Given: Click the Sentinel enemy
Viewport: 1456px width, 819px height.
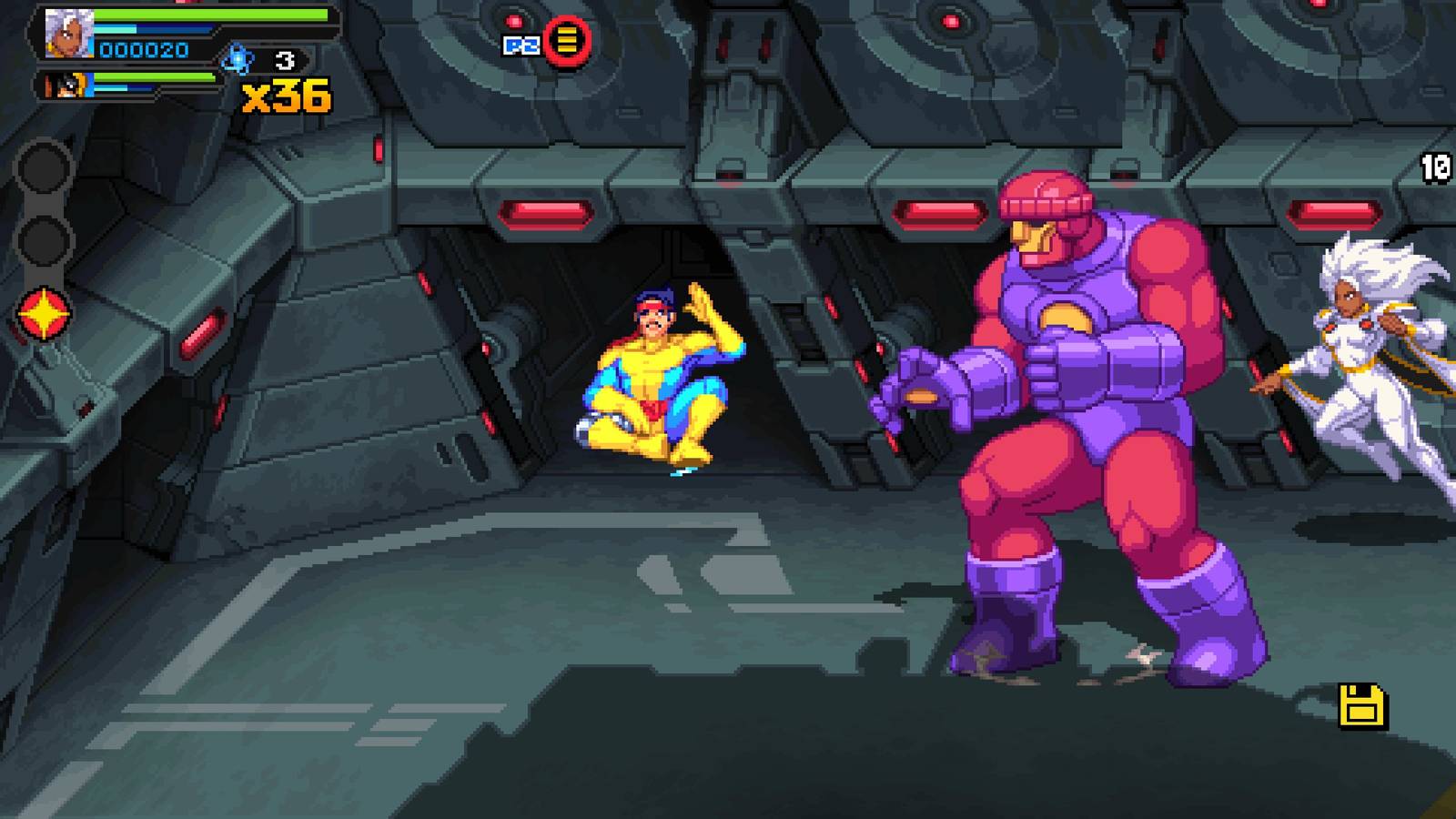Looking at the screenshot, I should tap(1074, 409).
